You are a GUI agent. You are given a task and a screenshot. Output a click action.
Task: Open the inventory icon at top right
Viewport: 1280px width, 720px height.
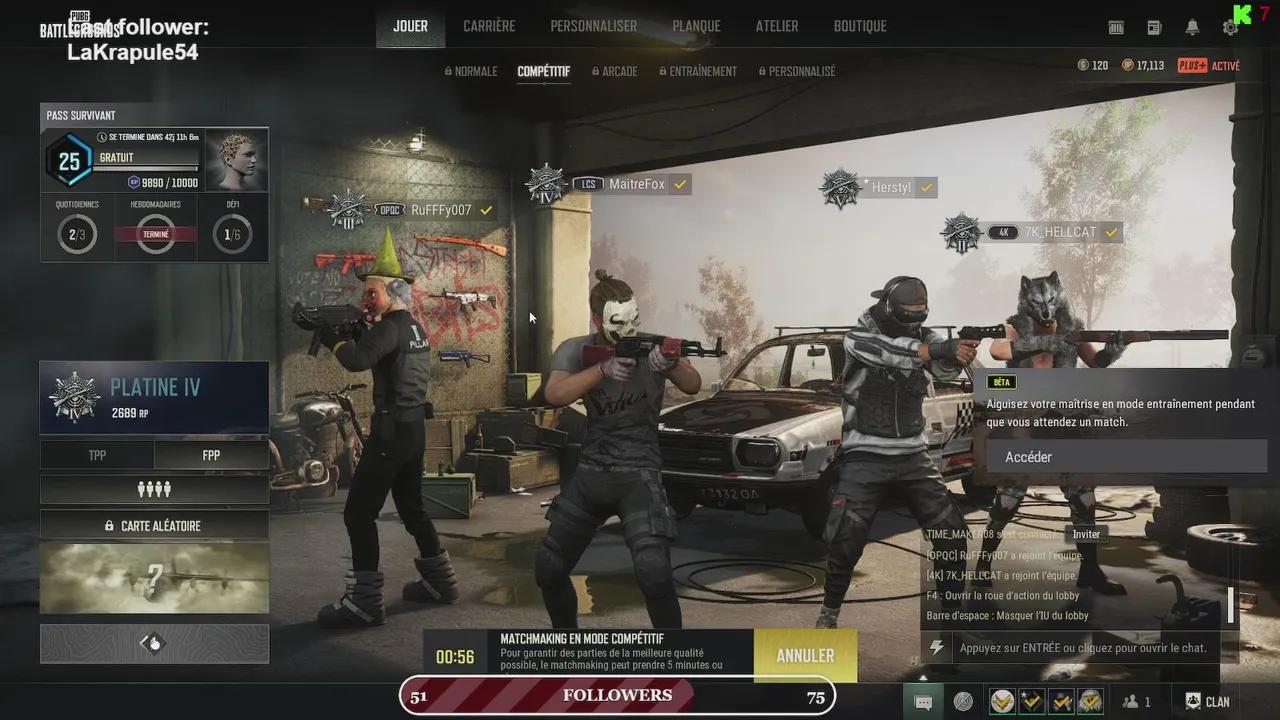tap(1116, 27)
